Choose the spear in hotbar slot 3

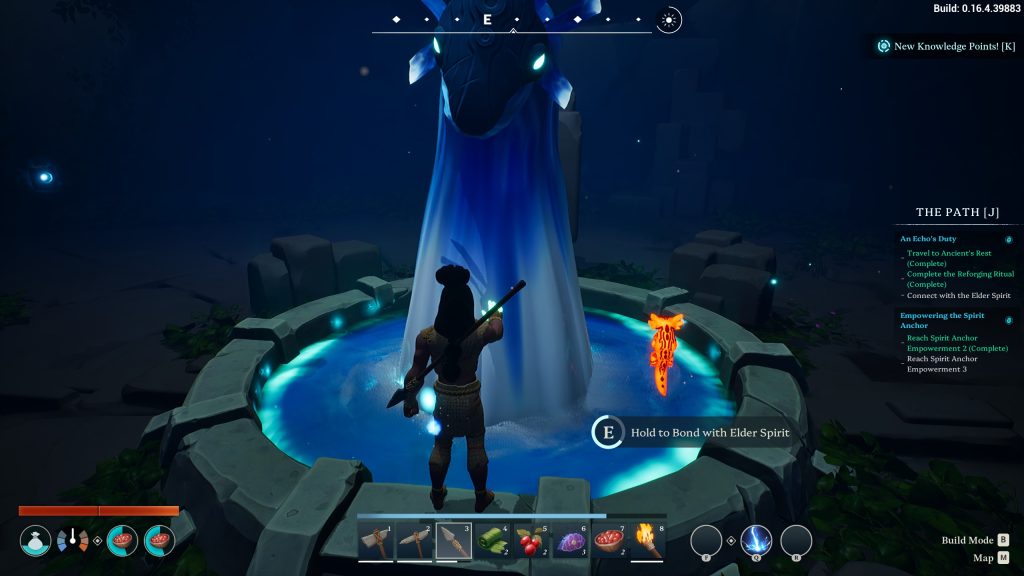pyautogui.click(x=454, y=540)
